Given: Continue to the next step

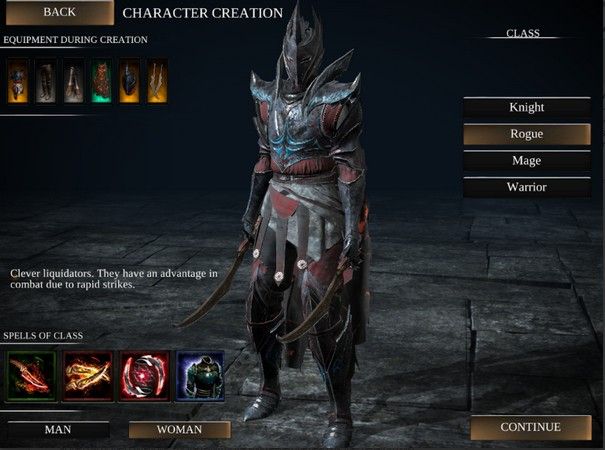Looking at the screenshot, I should pos(530,427).
